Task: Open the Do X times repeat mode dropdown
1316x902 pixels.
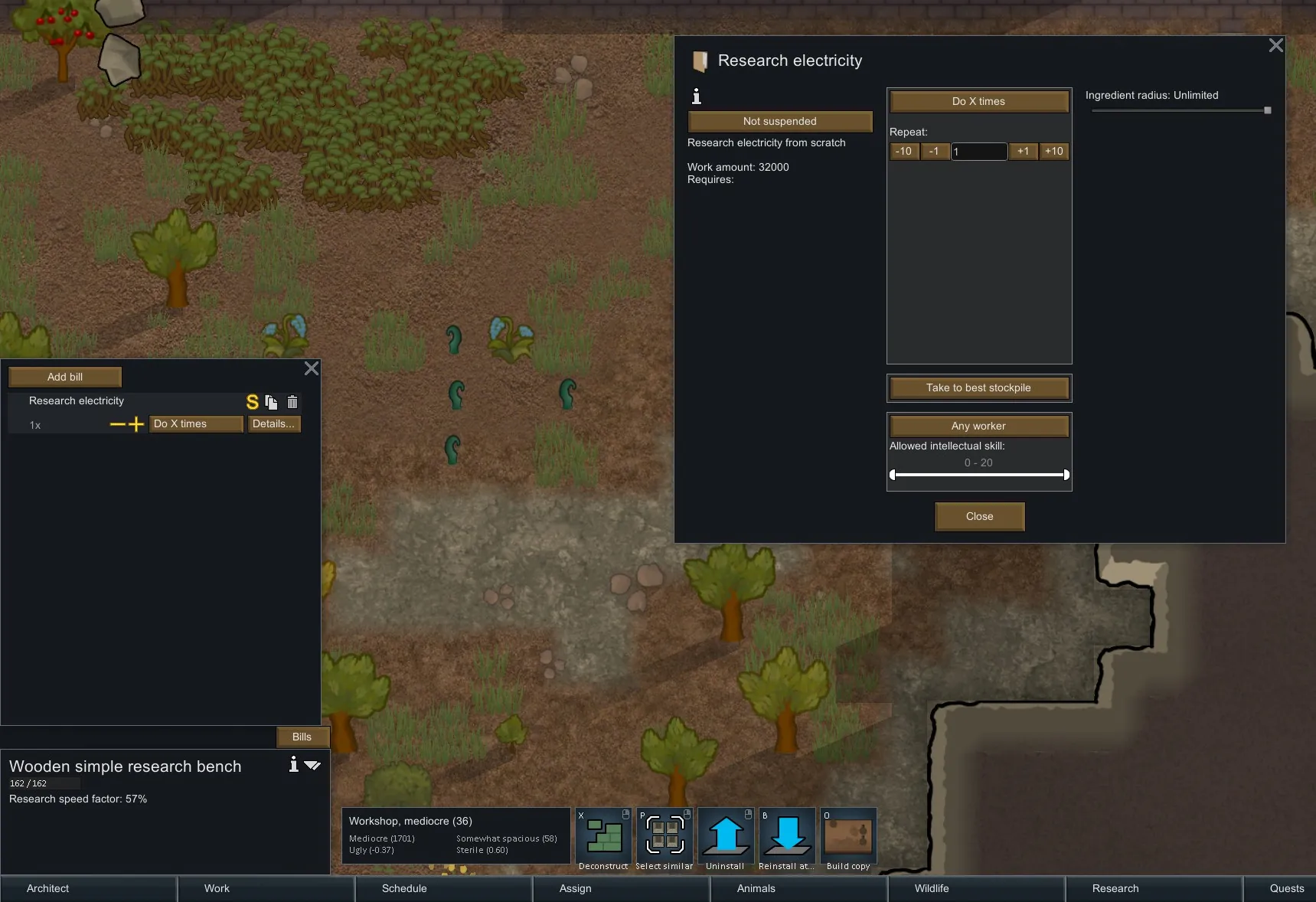Action: point(978,101)
